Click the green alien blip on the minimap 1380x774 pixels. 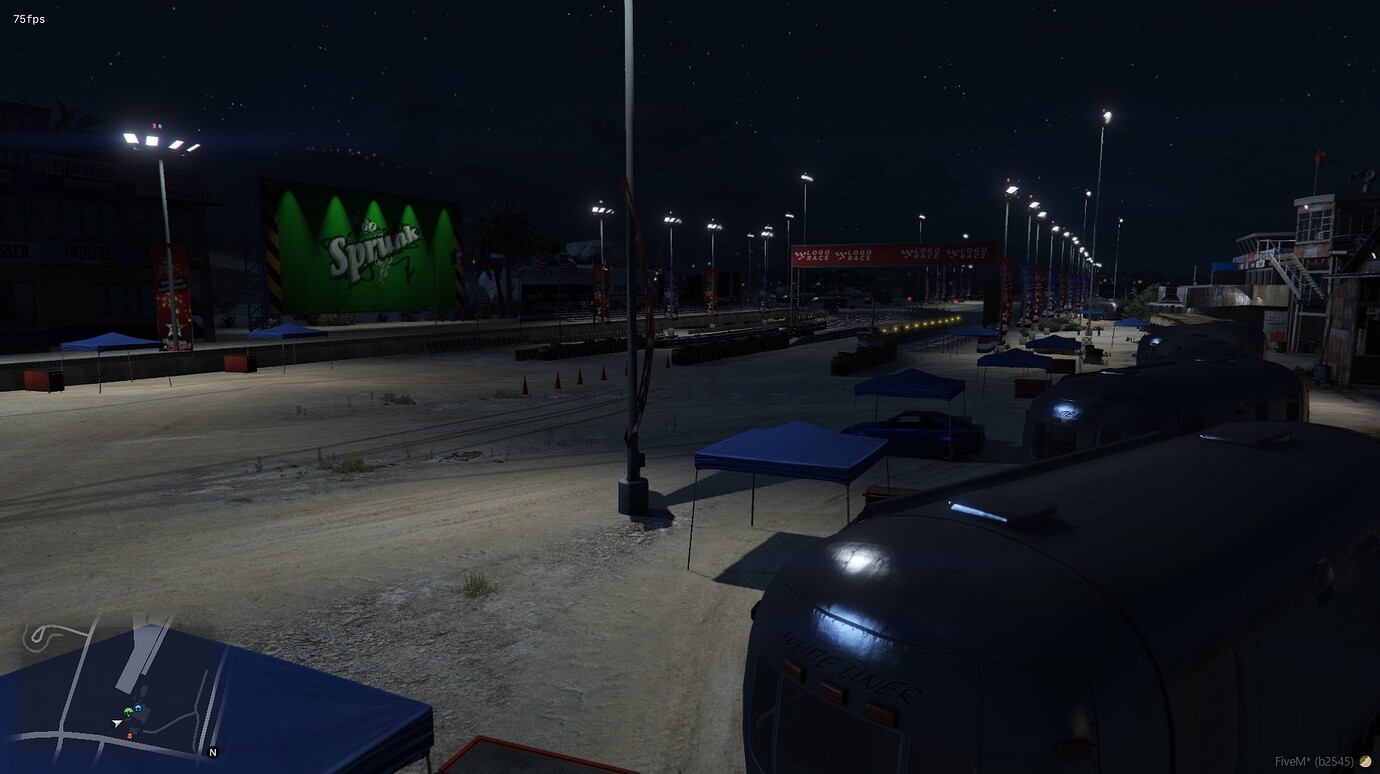pyautogui.click(x=128, y=711)
